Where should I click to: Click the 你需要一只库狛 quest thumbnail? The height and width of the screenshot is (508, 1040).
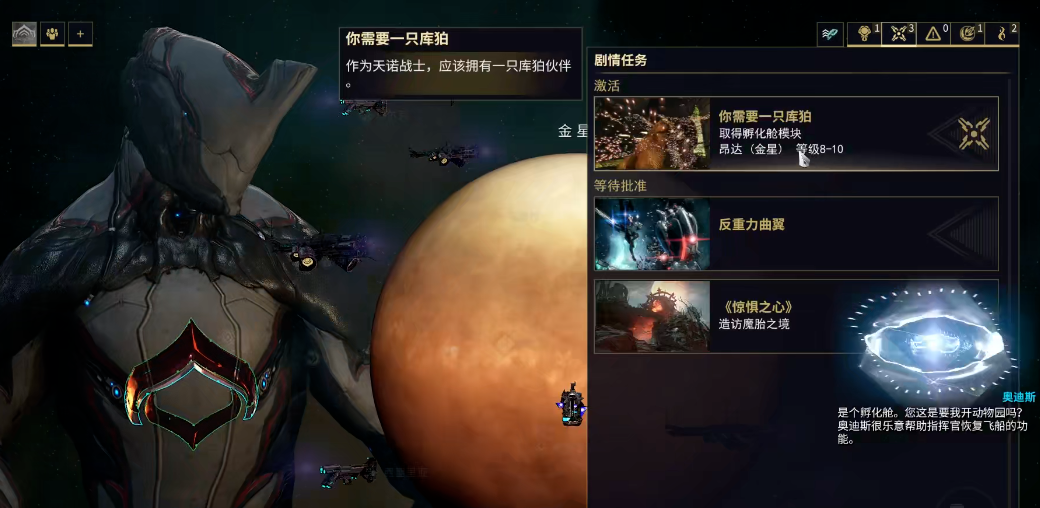click(x=652, y=133)
